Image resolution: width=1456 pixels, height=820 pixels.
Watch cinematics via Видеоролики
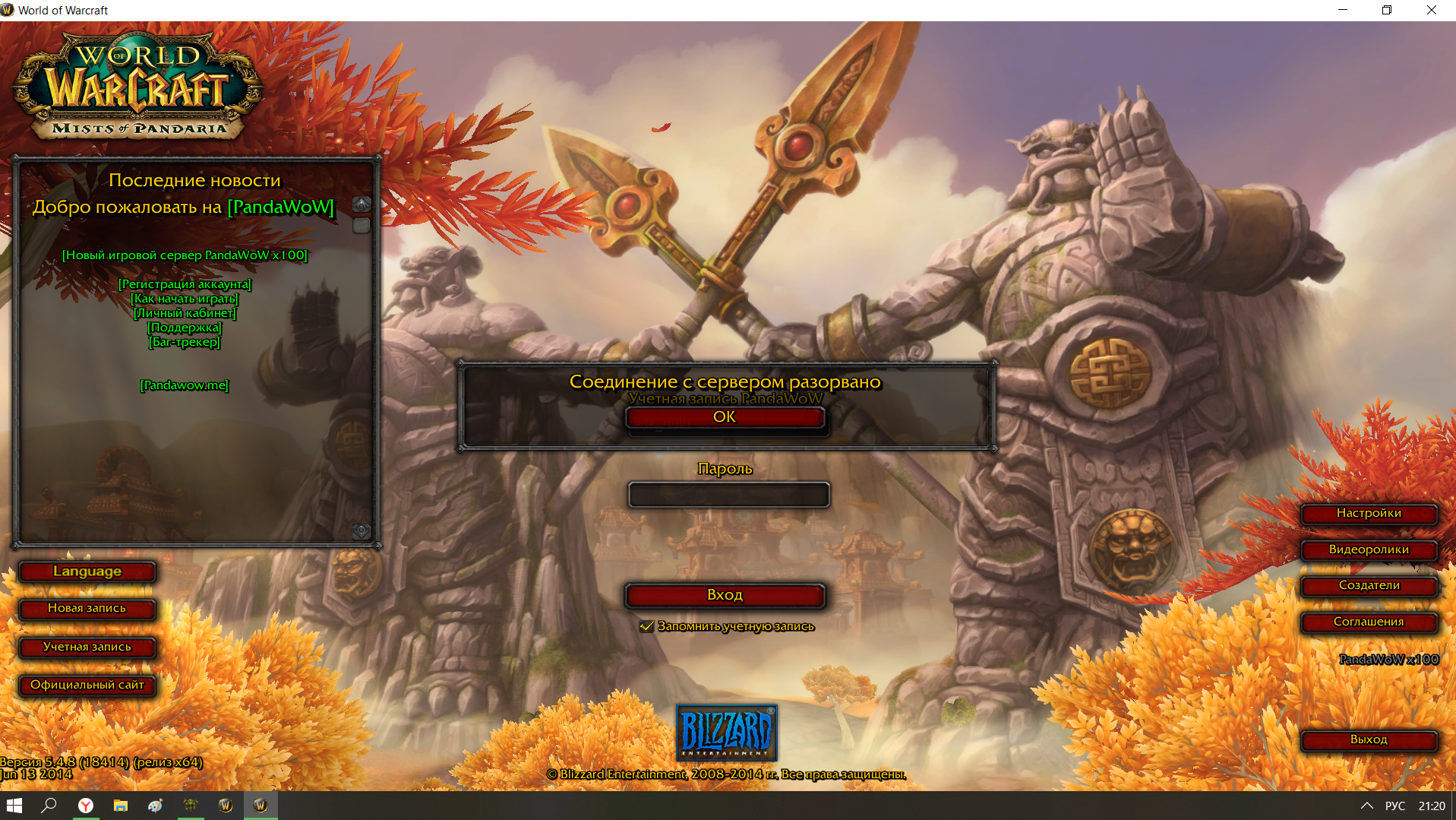[x=1369, y=549]
